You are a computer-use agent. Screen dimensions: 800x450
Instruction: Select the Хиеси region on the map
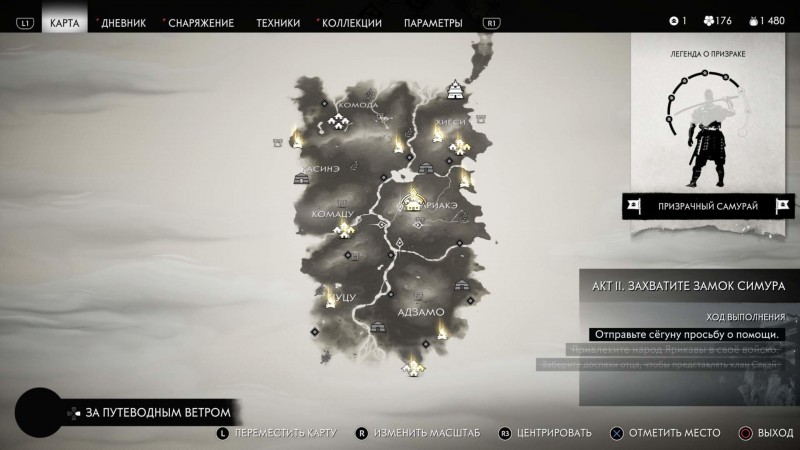click(x=450, y=123)
